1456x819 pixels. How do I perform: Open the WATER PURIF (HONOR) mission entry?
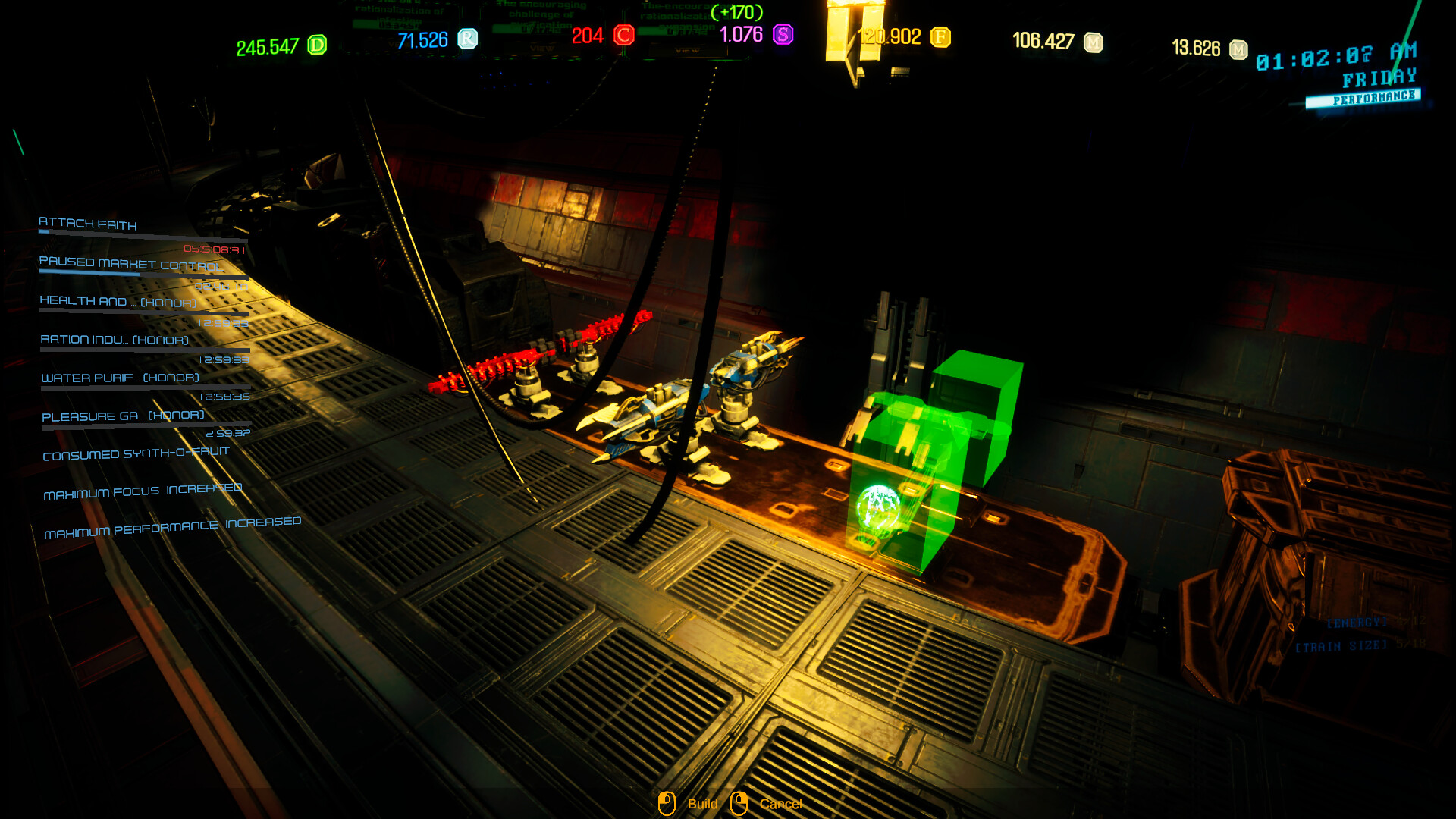[x=119, y=377]
